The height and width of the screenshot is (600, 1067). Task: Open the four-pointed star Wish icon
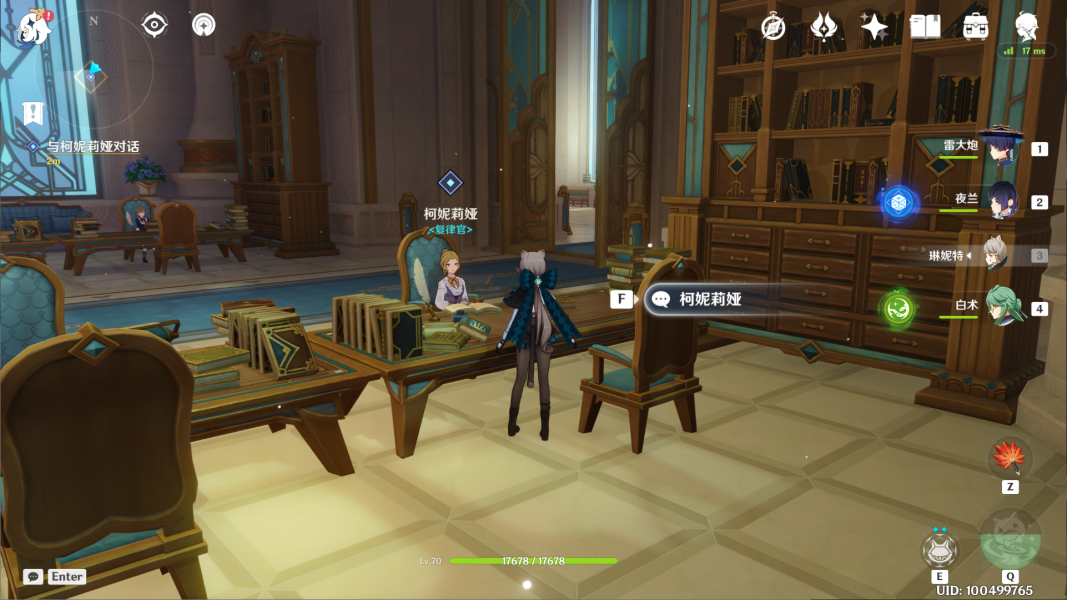(x=874, y=27)
